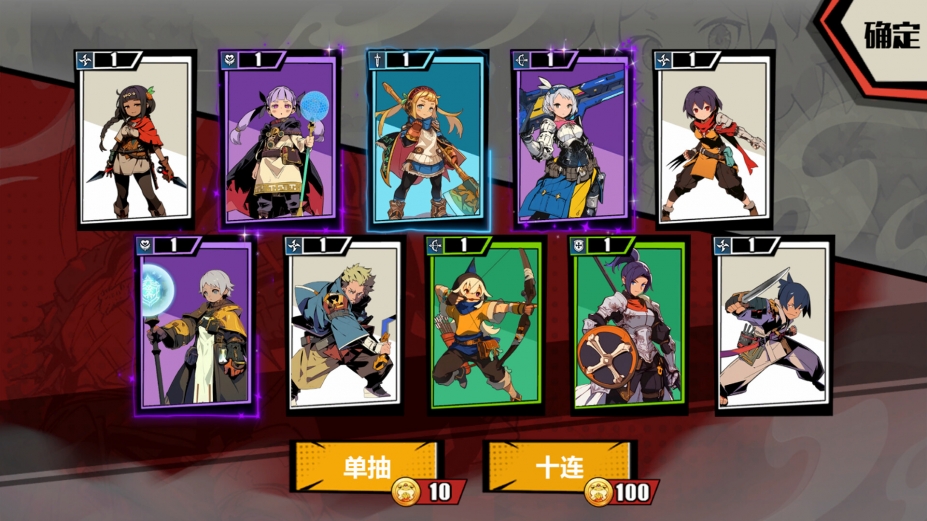Confirm with the 确定 button

[889, 34]
